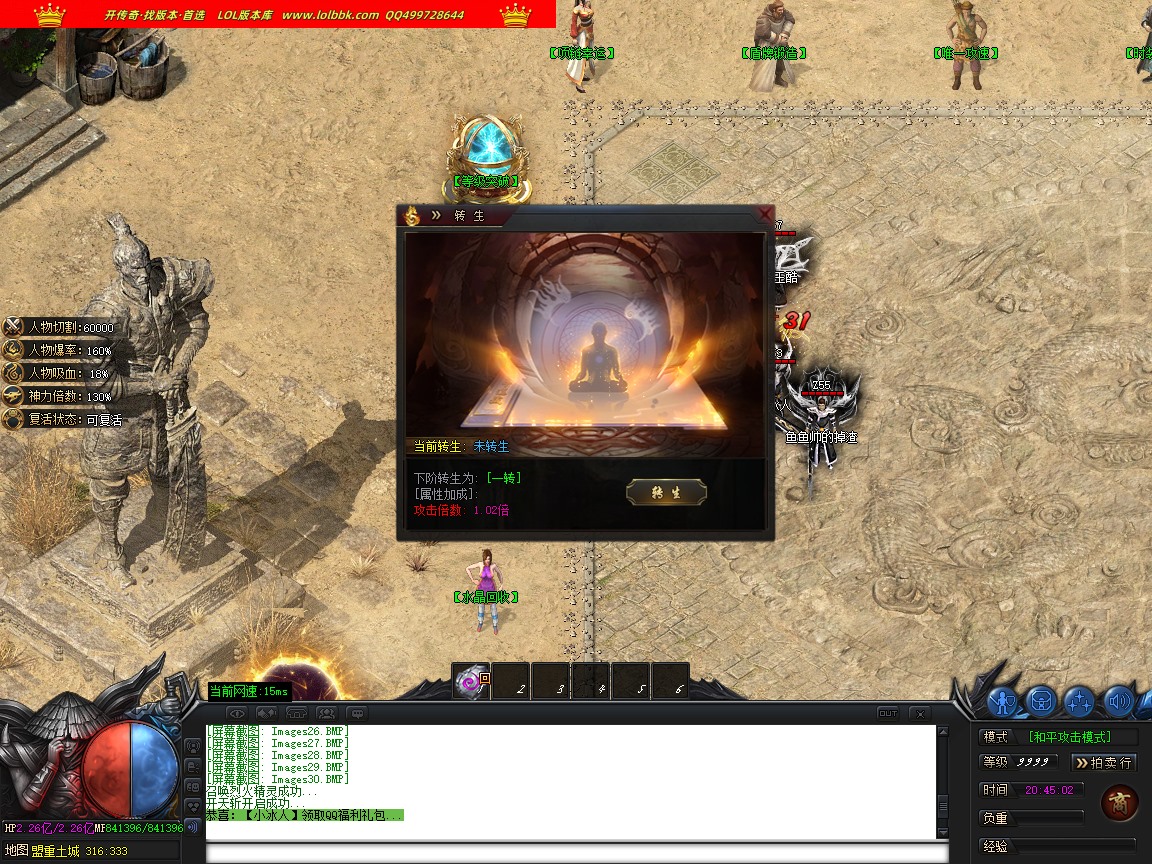Click the 复活状态 revive status icon

[x=14, y=420]
